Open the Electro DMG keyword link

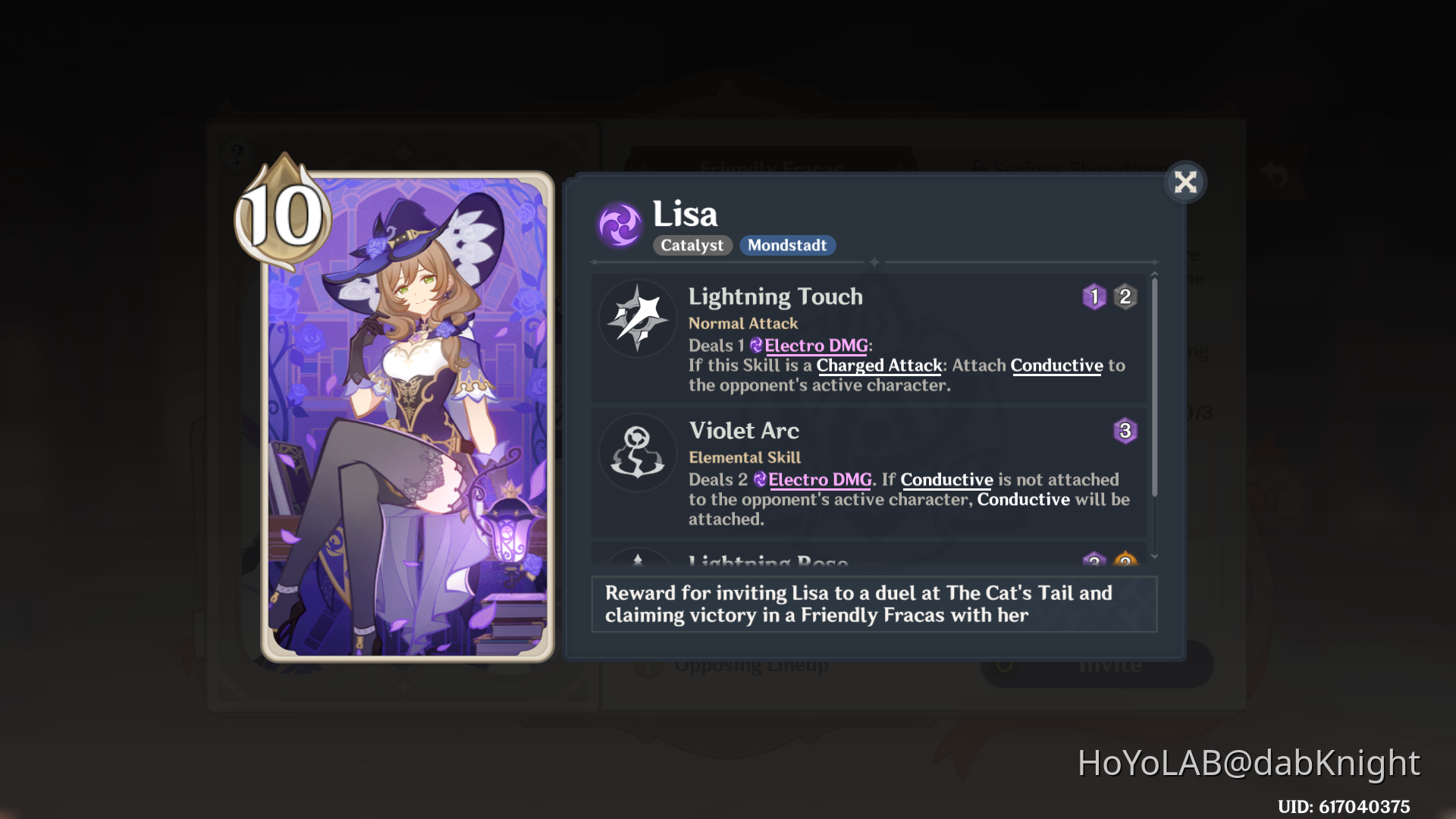tap(815, 346)
